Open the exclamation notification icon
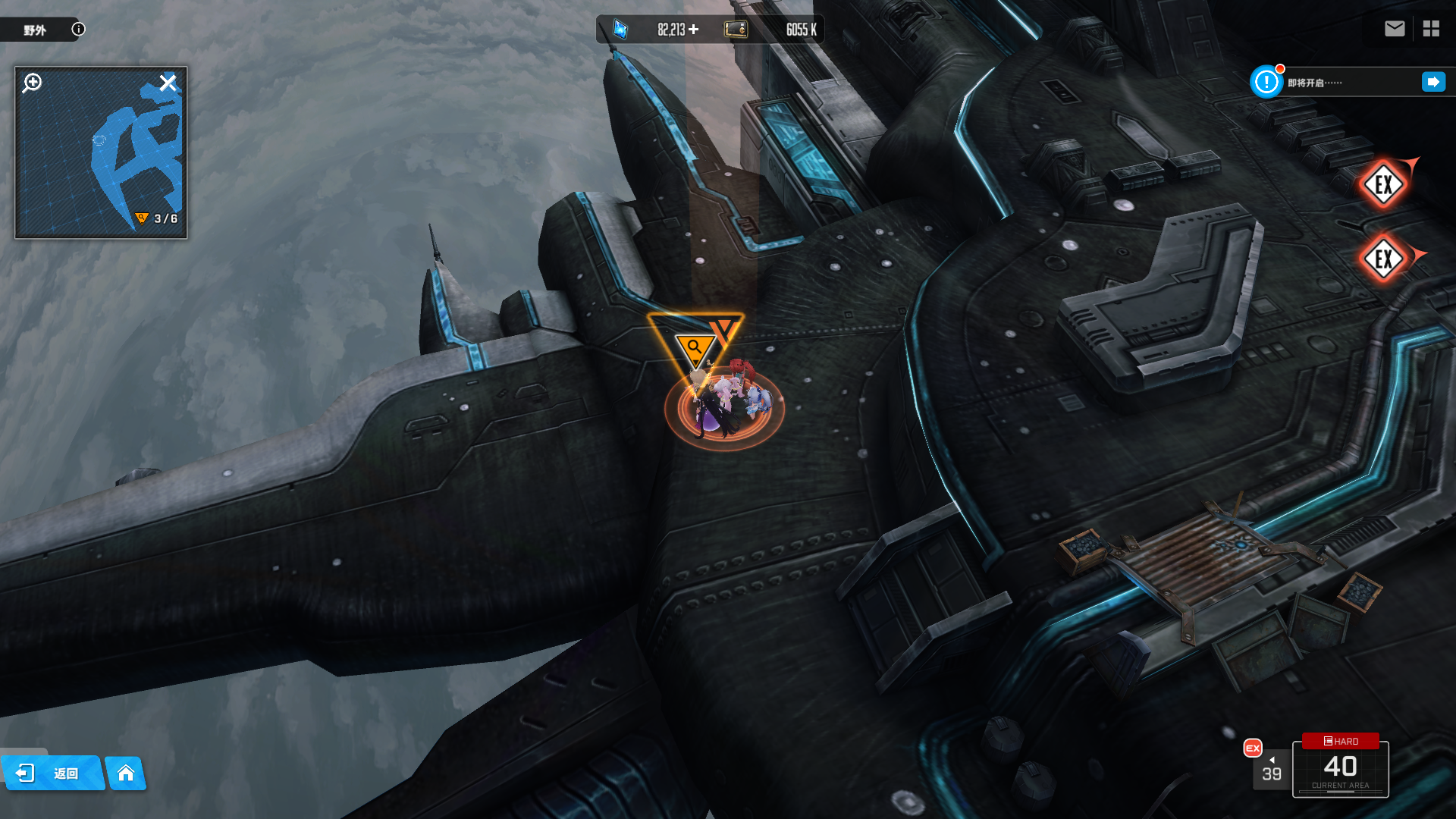Image resolution: width=1456 pixels, height=819 pixels. [1266, 82]
